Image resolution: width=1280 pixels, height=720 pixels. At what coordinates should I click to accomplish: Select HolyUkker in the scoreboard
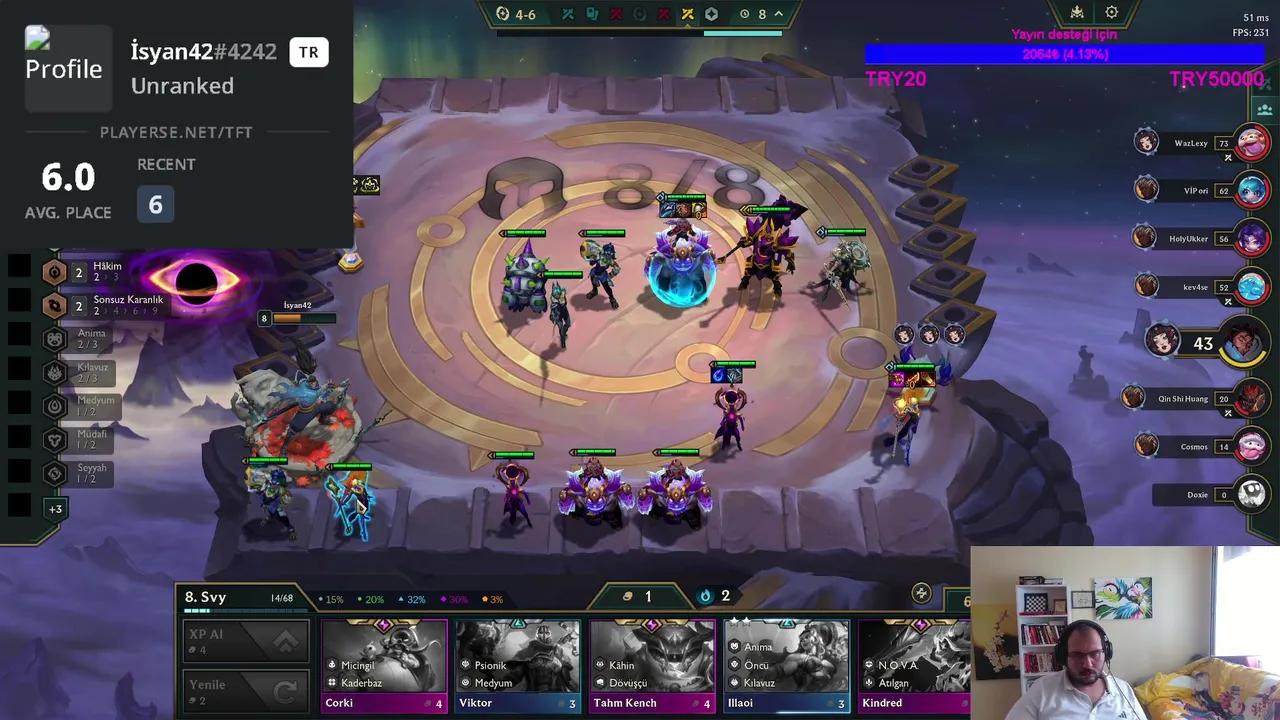pos(1252,239)
